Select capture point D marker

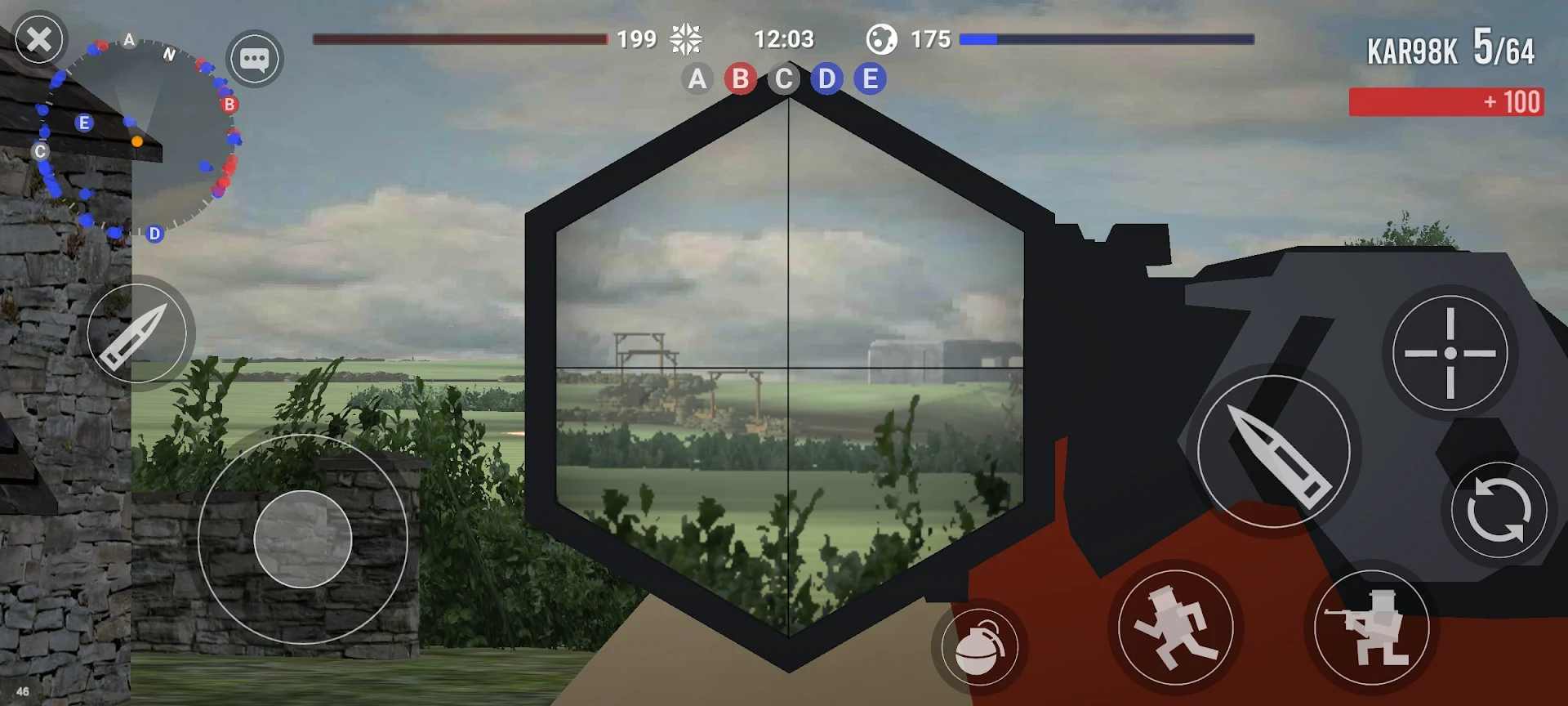pyautogui.click(x=826, y=79)
